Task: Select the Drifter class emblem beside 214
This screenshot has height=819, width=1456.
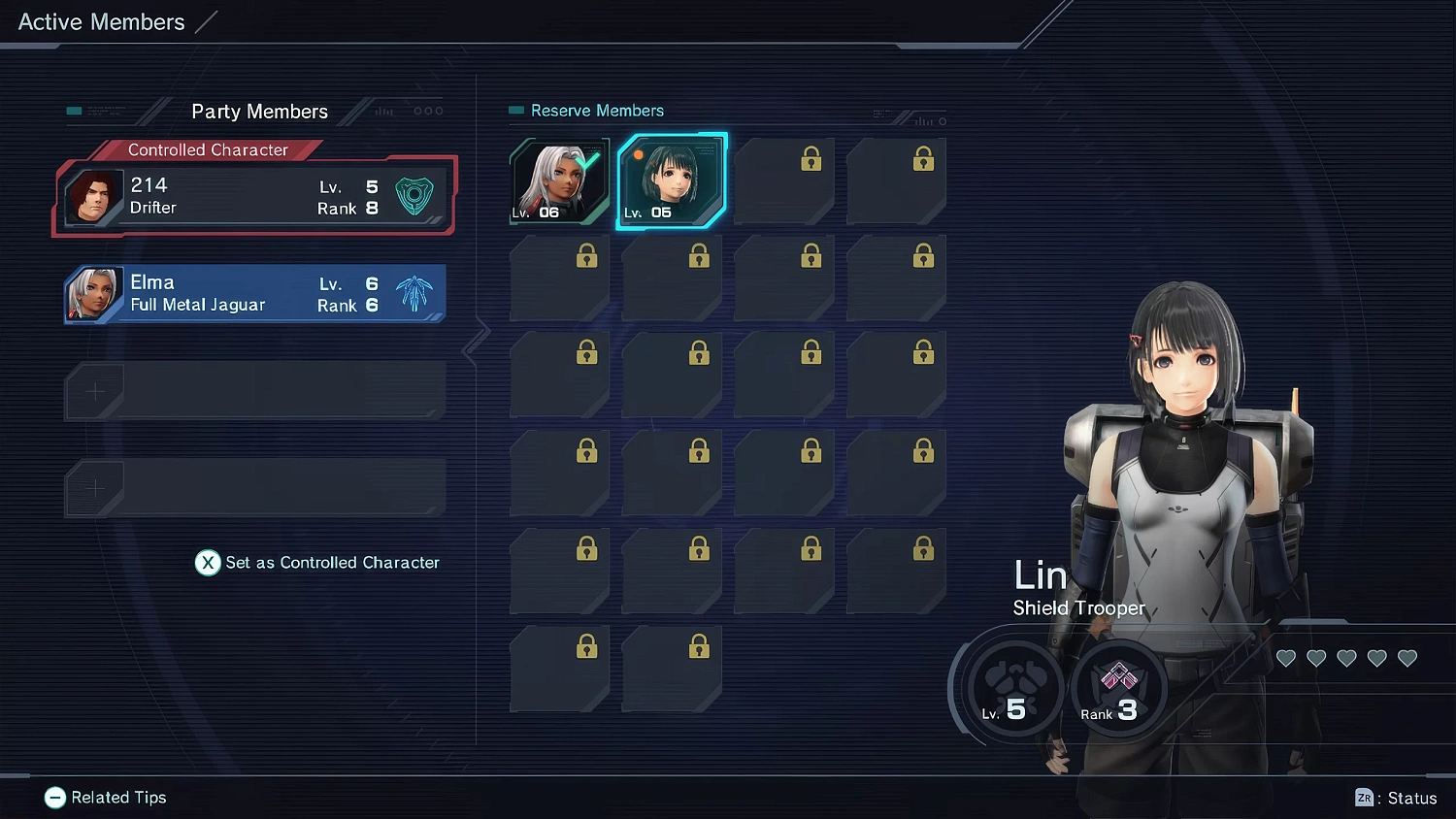Action: [x=415, y=194]
